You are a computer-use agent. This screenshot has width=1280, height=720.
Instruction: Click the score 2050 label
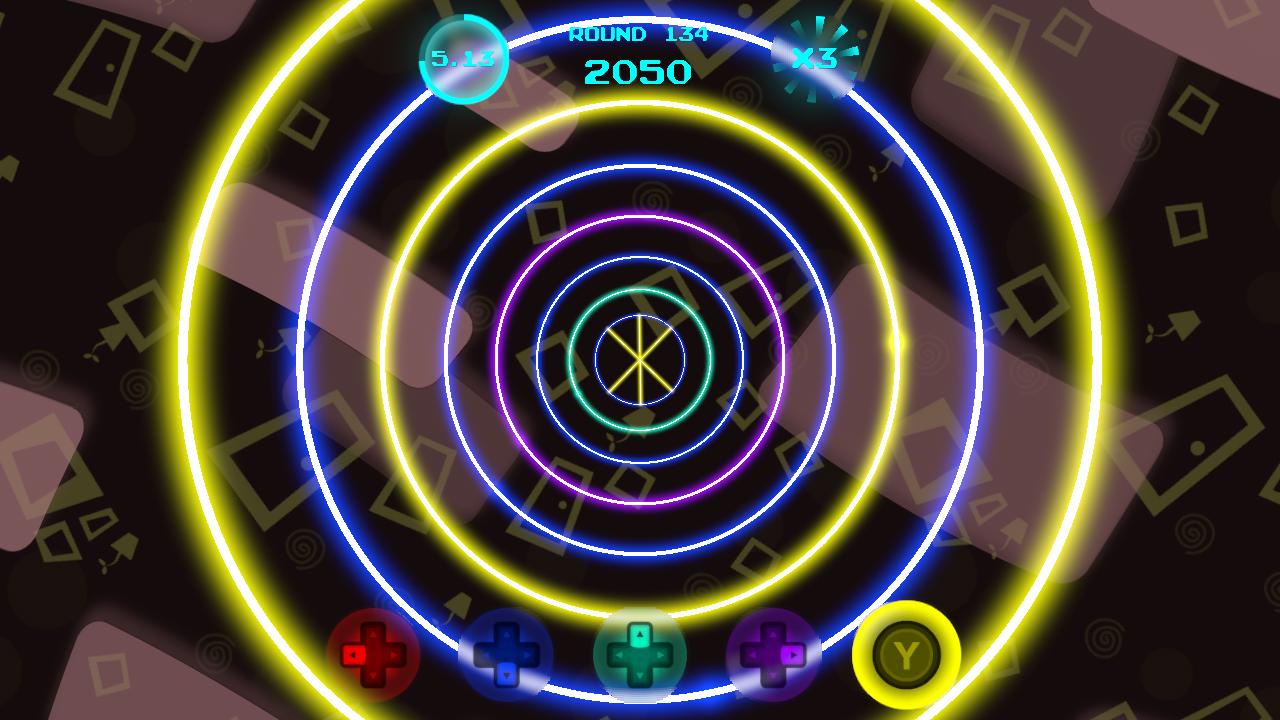click(637, 70)
